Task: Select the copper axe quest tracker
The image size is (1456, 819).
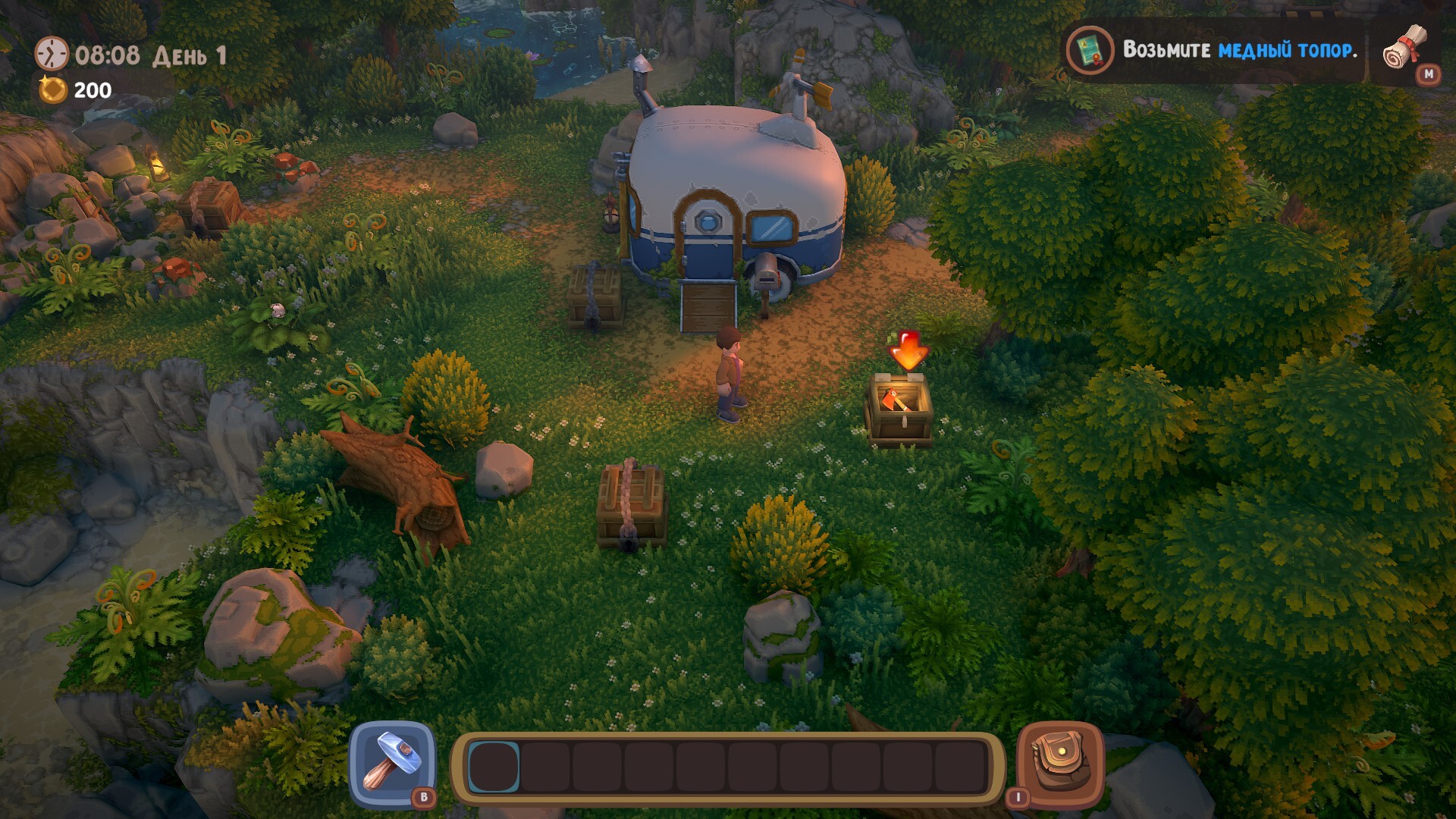Action: [x=1213, y=50]
